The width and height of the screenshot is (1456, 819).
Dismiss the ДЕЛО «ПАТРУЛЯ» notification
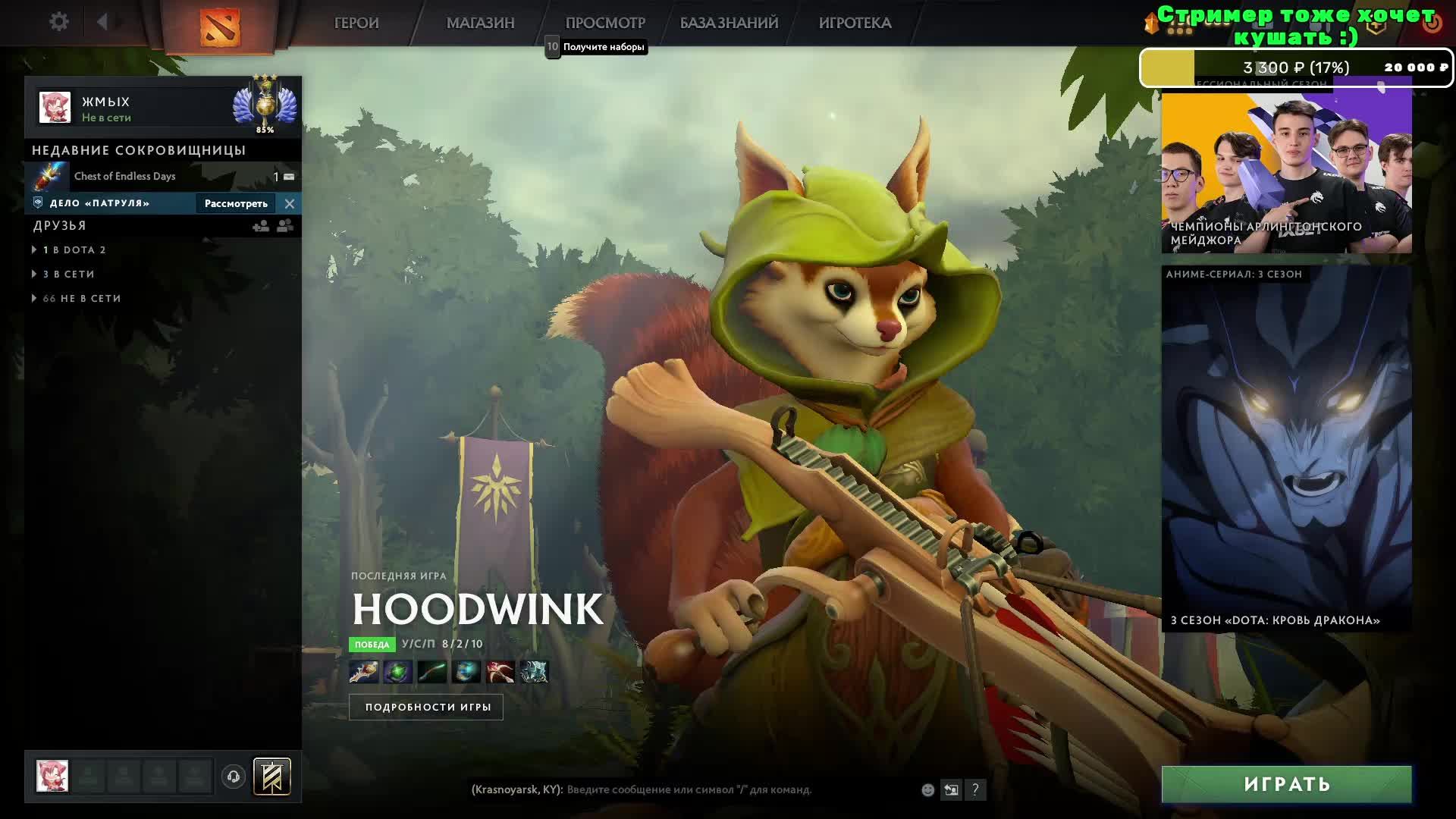tap(290, 203)
